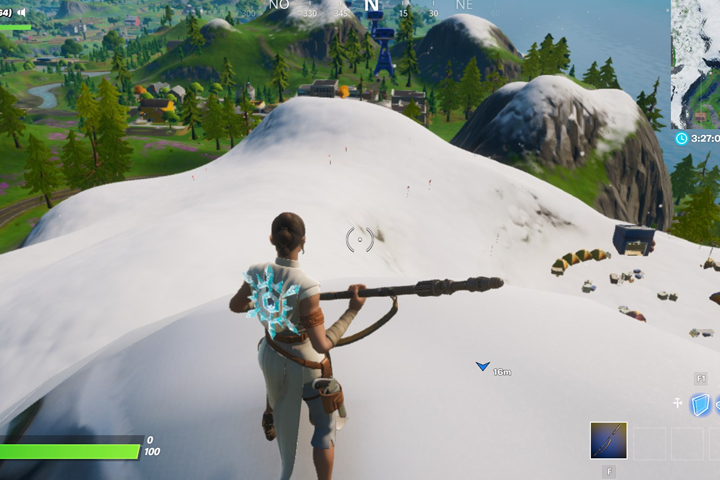The image size is (720, 480).
Task: Select the bow weapon slot in hotbar
Action: (x=608, y=440)
